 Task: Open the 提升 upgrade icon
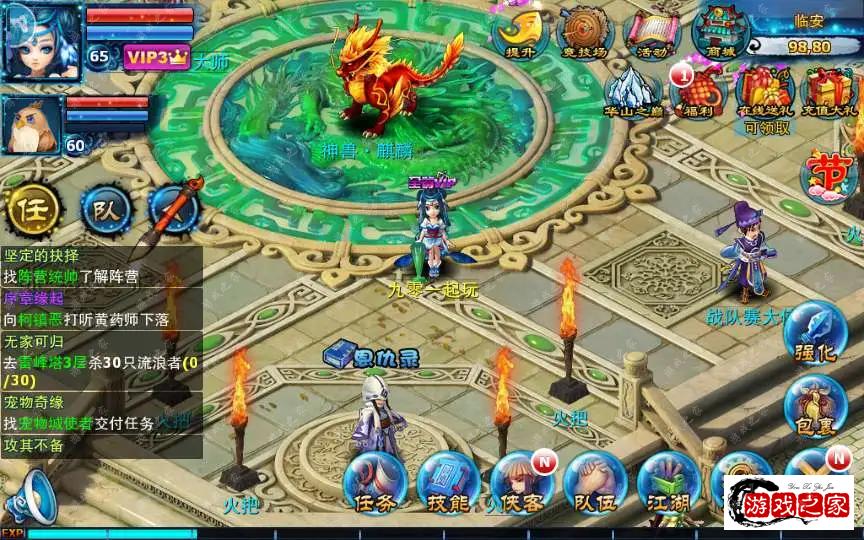coord(518,33)
